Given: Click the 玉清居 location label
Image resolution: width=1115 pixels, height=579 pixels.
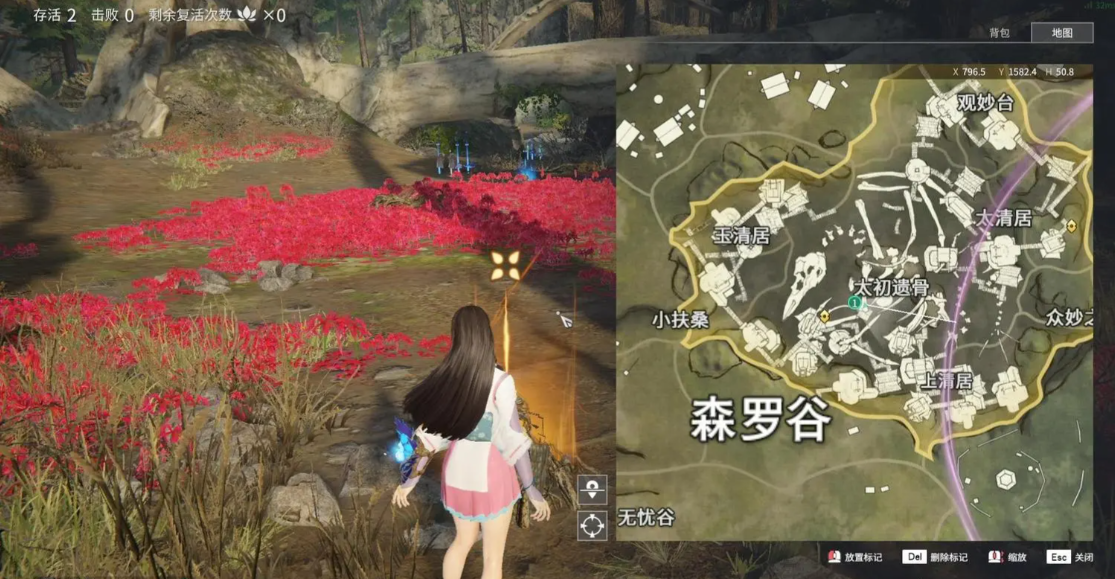Looking at the screenshot, I should pyautogui.click(x=740, y=237).
